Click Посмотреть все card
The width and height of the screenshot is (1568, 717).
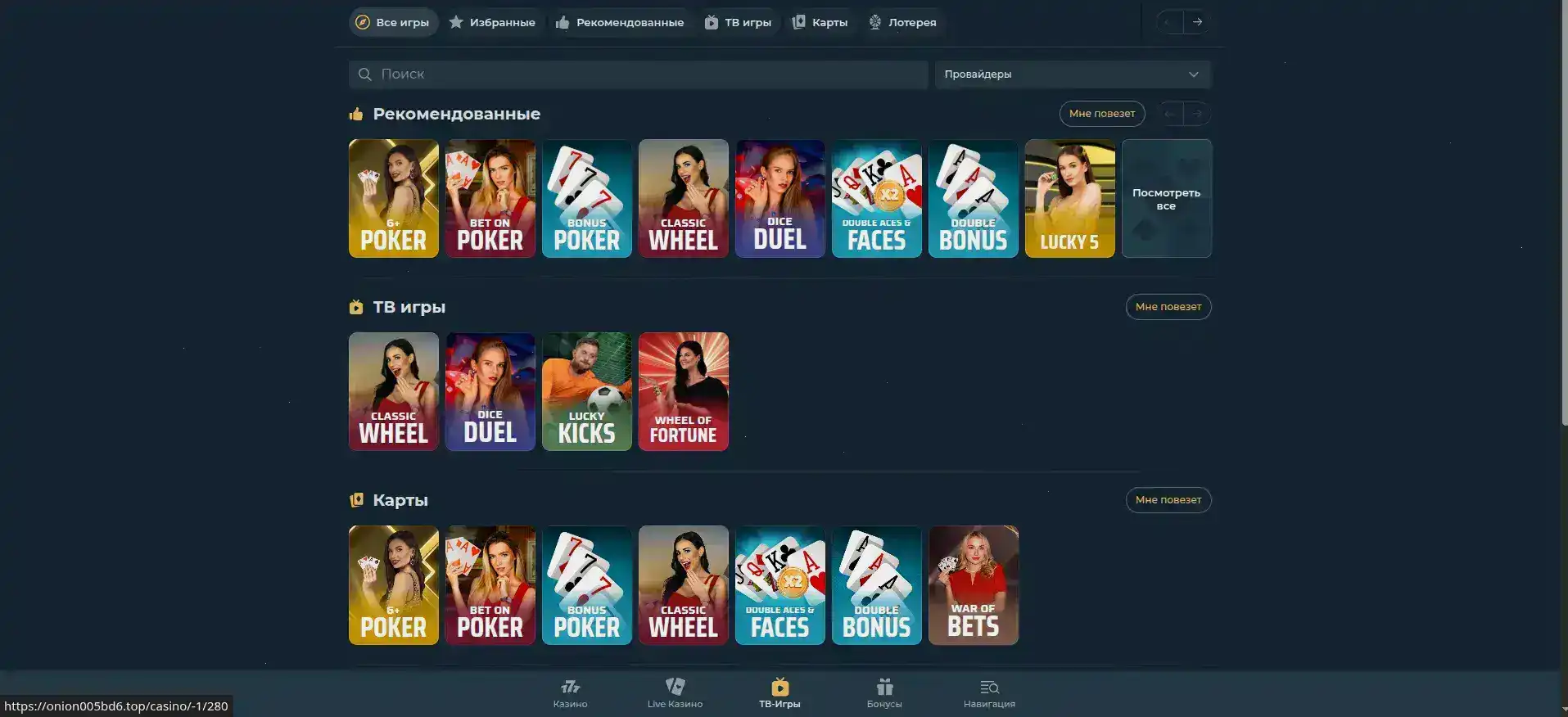click(x=1166, y=198)
